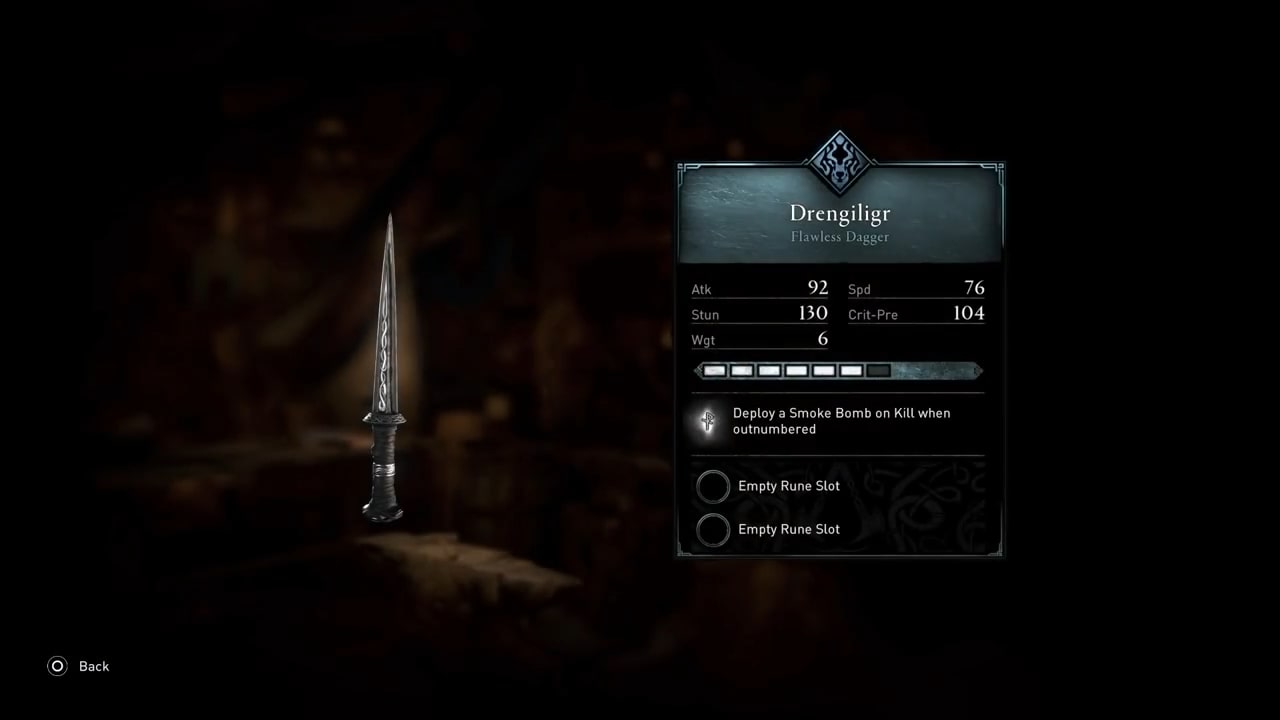Select the first Empty Rune Slot circle
This screenshot has height=720, width=1280.
712,486
